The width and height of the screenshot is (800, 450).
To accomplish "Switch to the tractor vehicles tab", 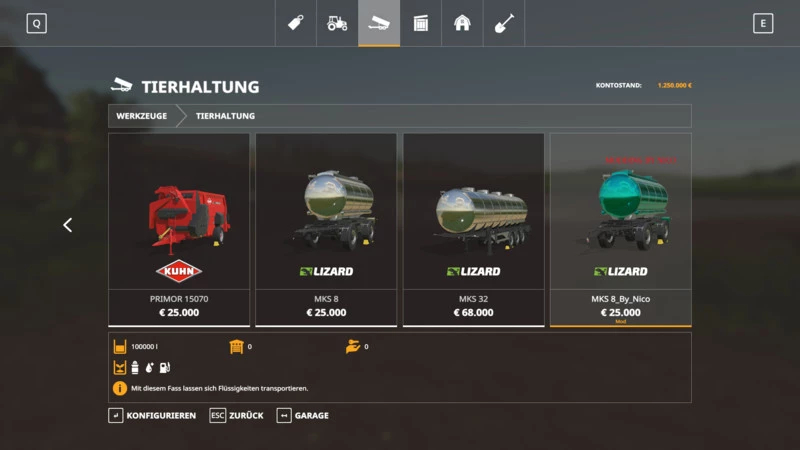I will click(337, 23).
